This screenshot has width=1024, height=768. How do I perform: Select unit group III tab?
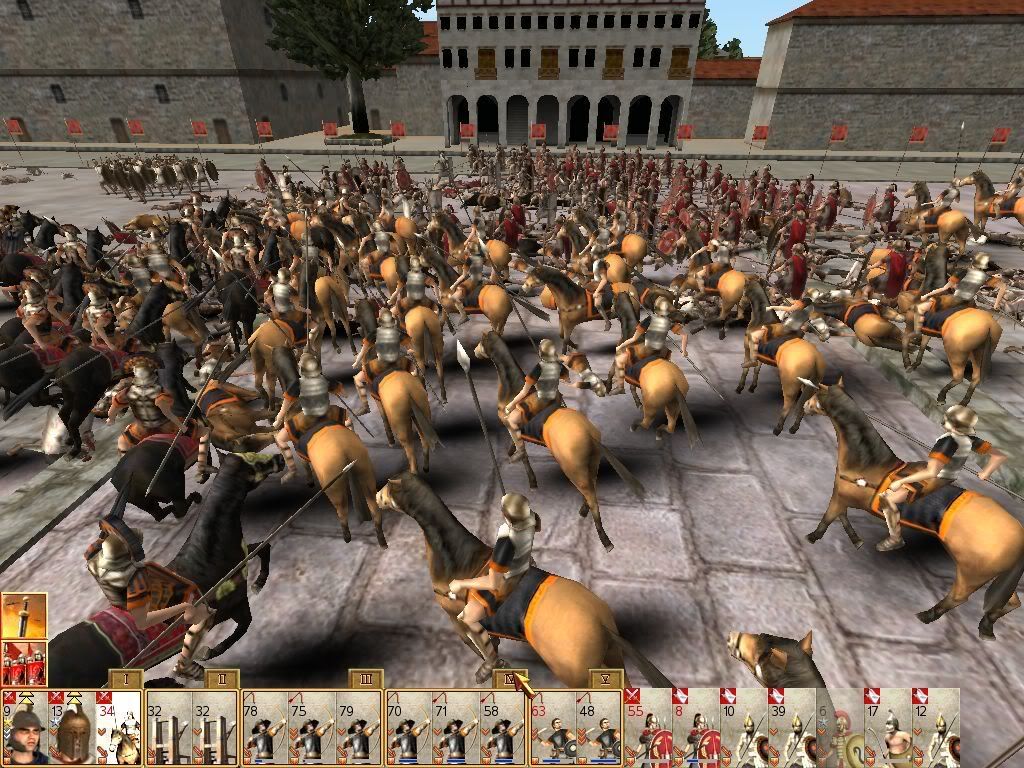pyautogui.click(x=366, y=680)
